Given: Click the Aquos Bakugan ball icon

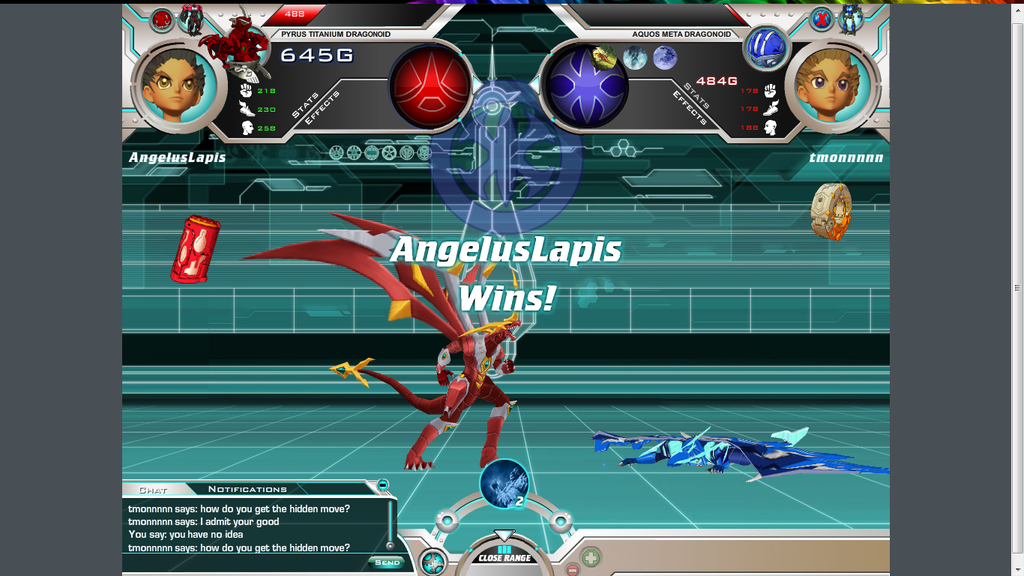Looking at the screenshot, I should pos(767,48).
